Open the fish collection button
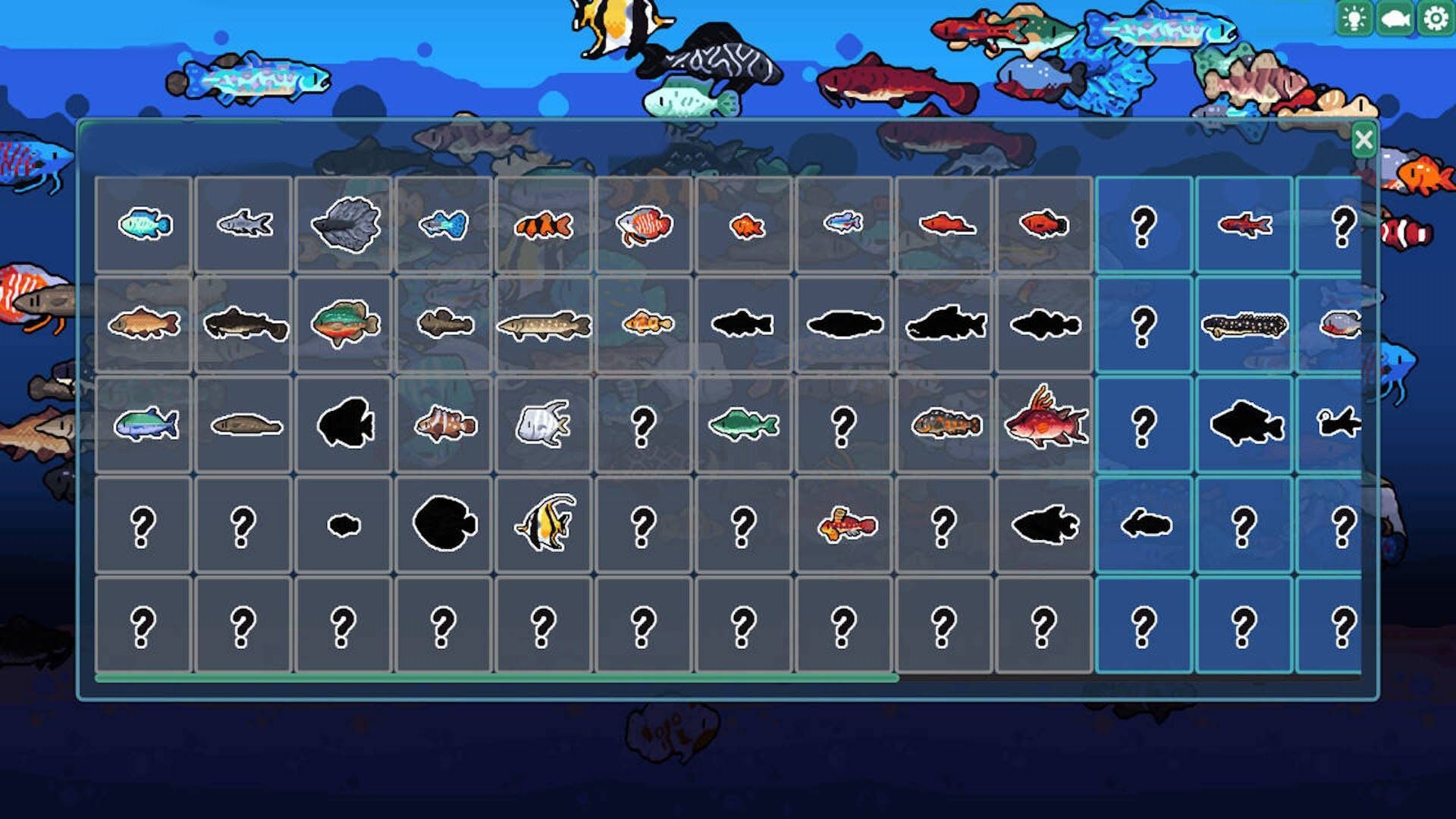The height and width of the screenshot is (819, 1456). pyautogui.click(x=1395, y=18)
